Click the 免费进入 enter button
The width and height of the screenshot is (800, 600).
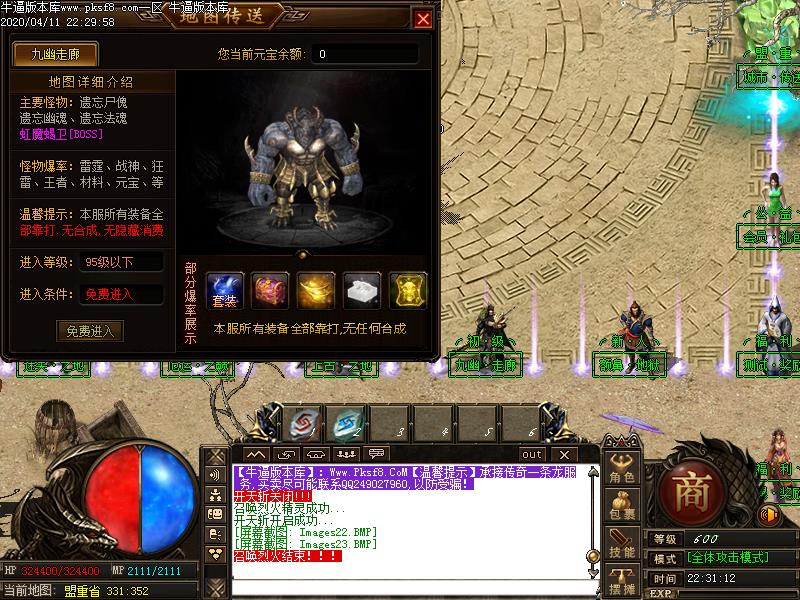[90, 331]
